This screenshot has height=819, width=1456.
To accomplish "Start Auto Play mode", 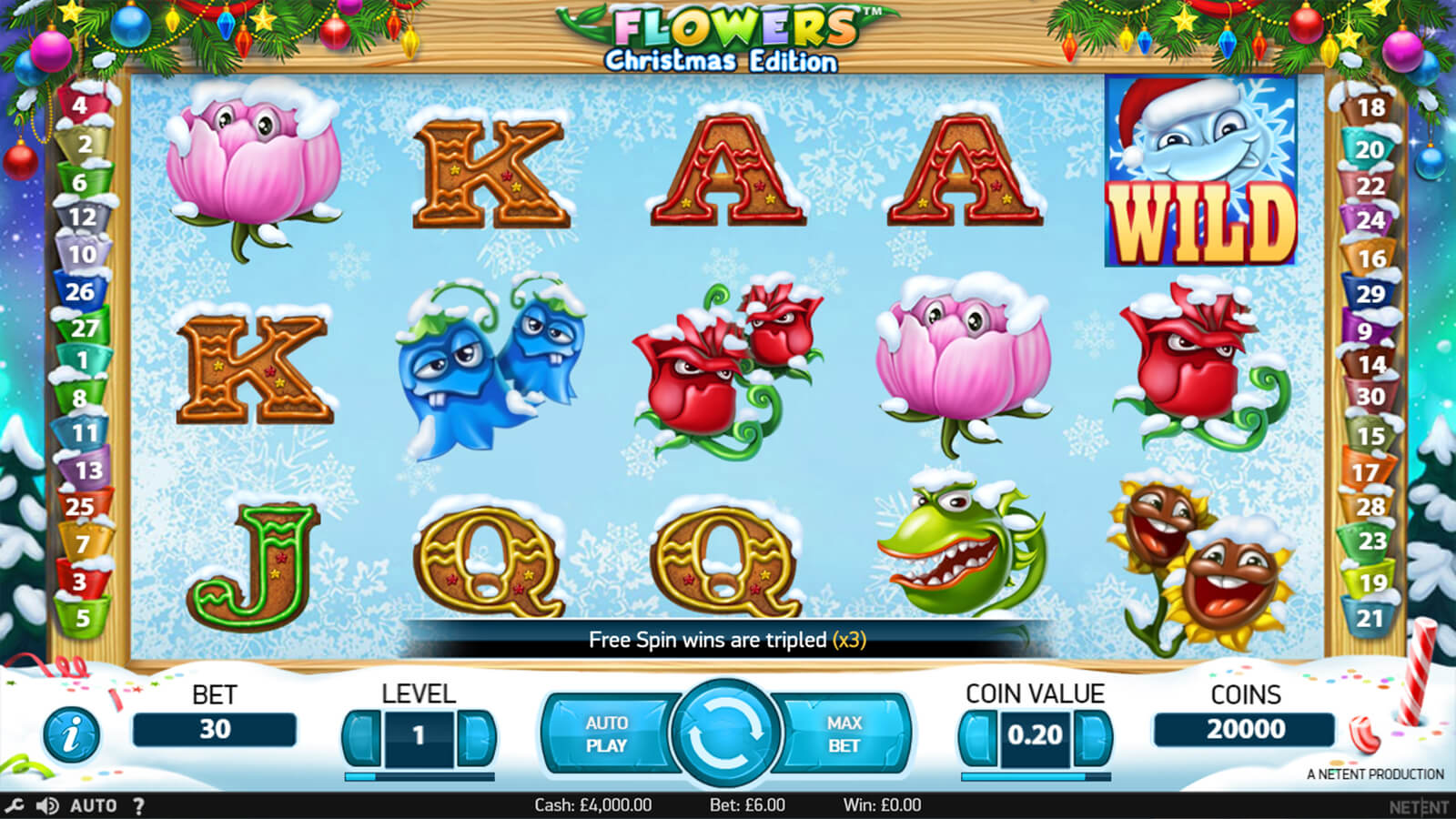I will (607, 733).
